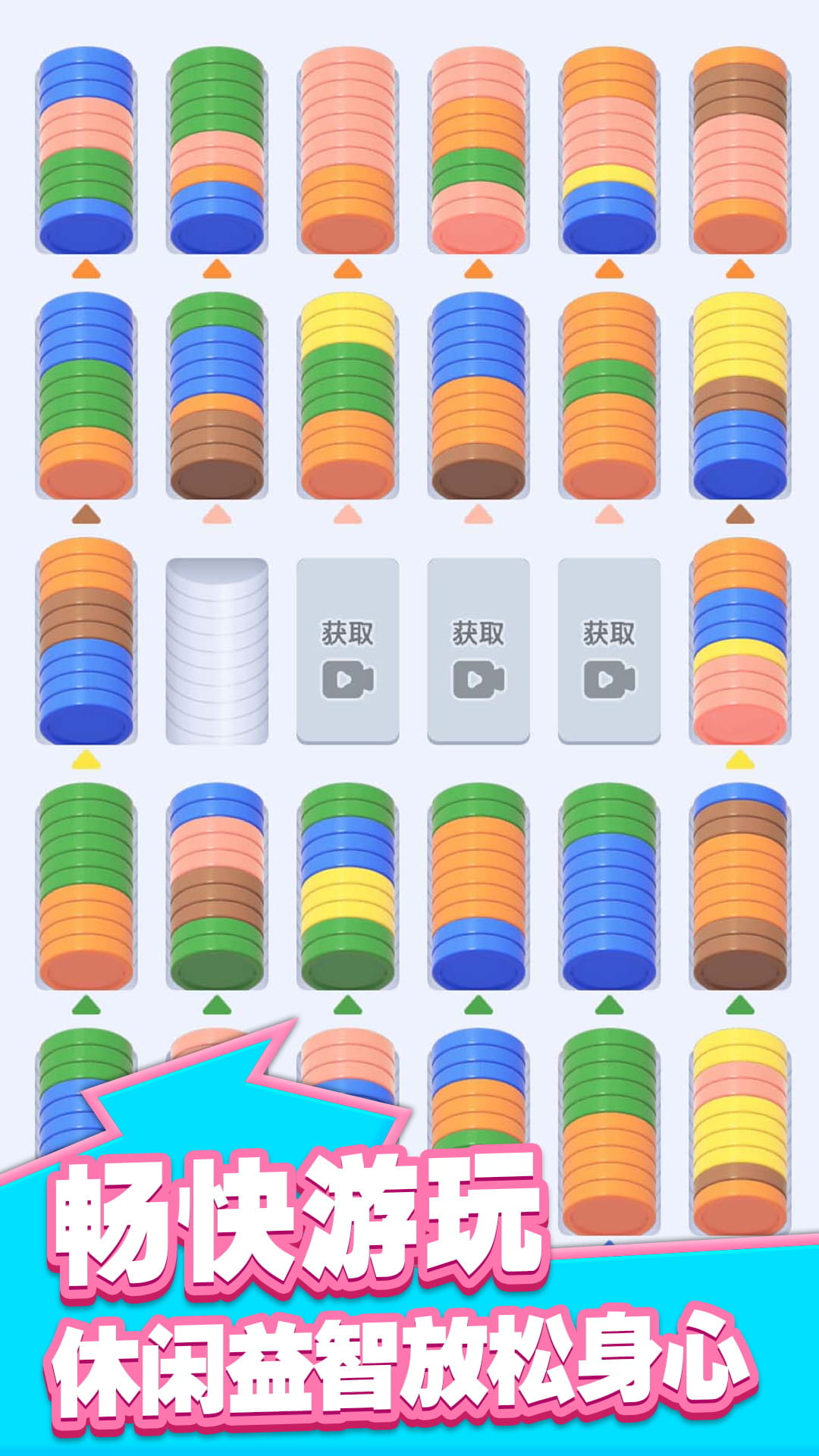Choose the green, orange and blue coin stack

pos(478,887)
